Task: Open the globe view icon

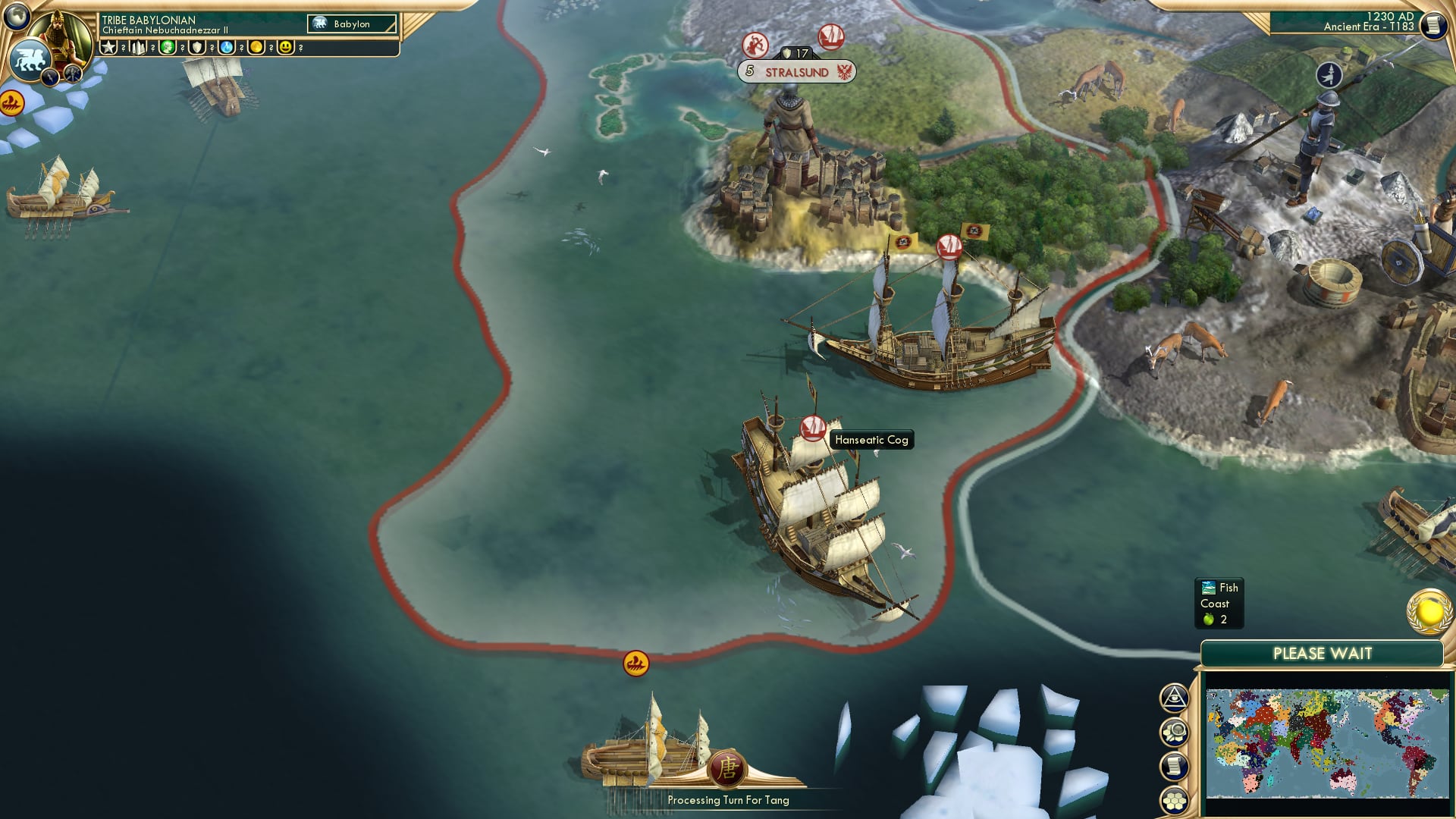Action: [x=17, y=15]
